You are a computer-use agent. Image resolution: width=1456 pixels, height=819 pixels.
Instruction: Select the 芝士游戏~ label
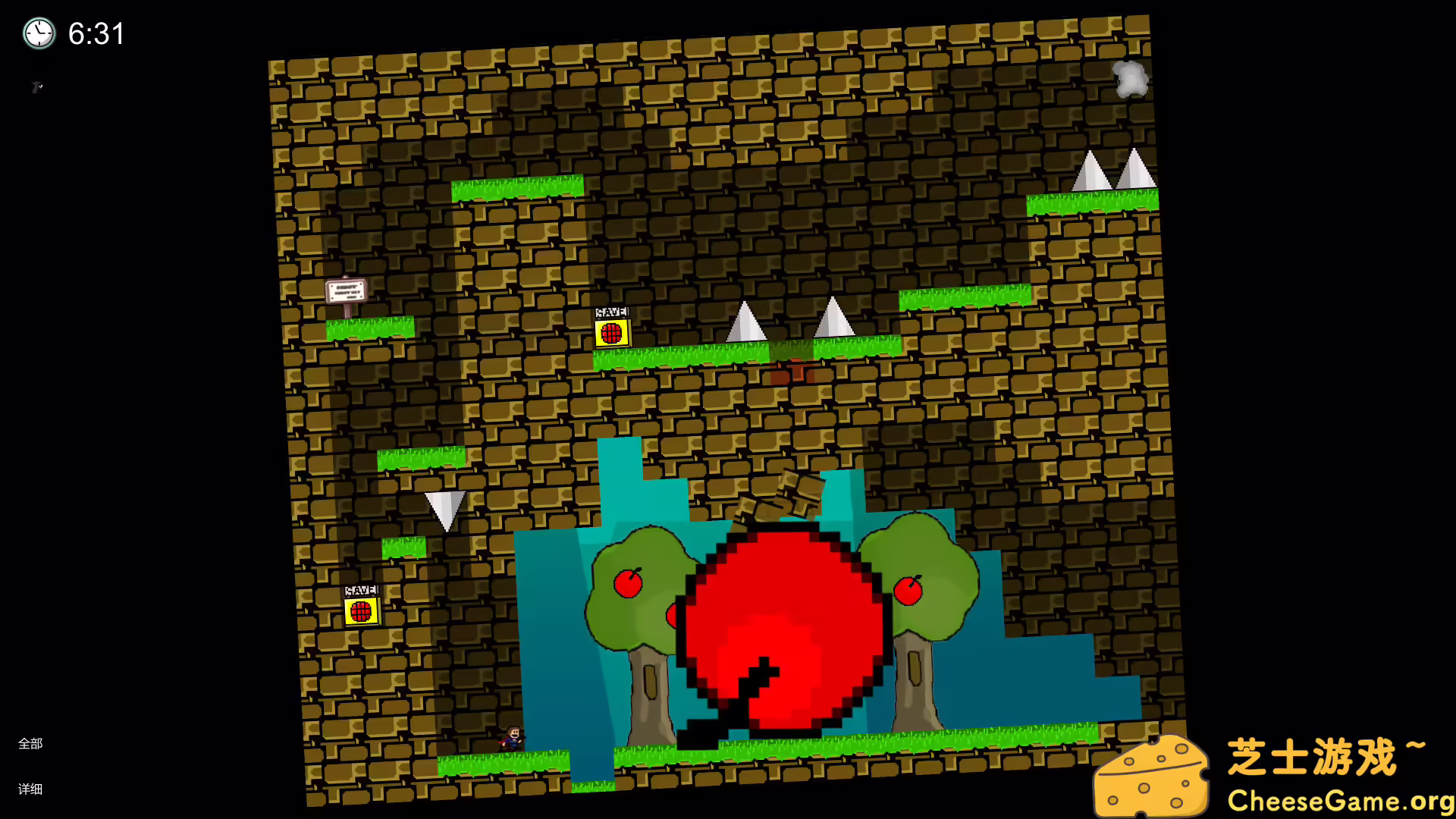tap(1336, 755)
